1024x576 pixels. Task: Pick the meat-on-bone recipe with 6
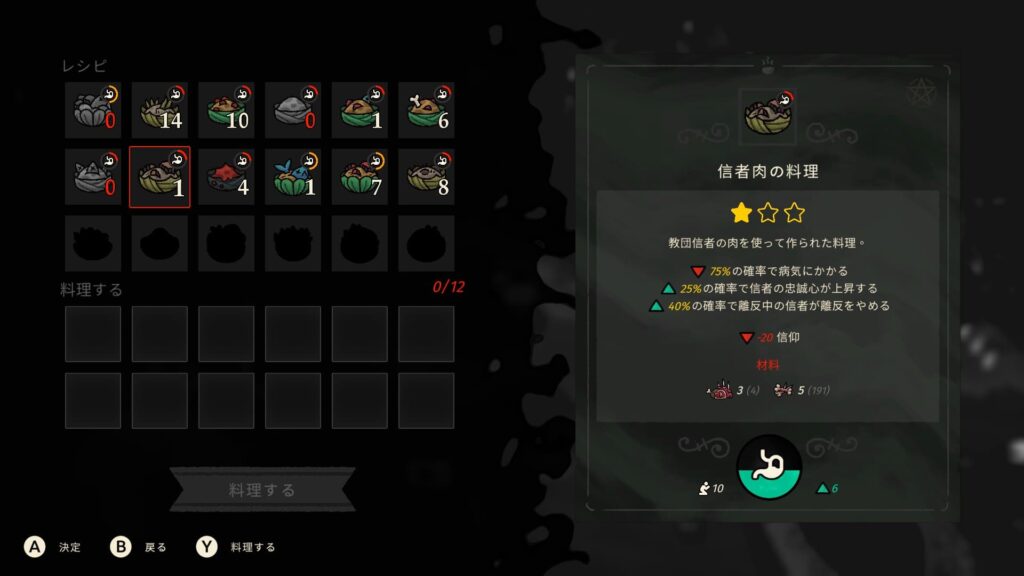426,110
